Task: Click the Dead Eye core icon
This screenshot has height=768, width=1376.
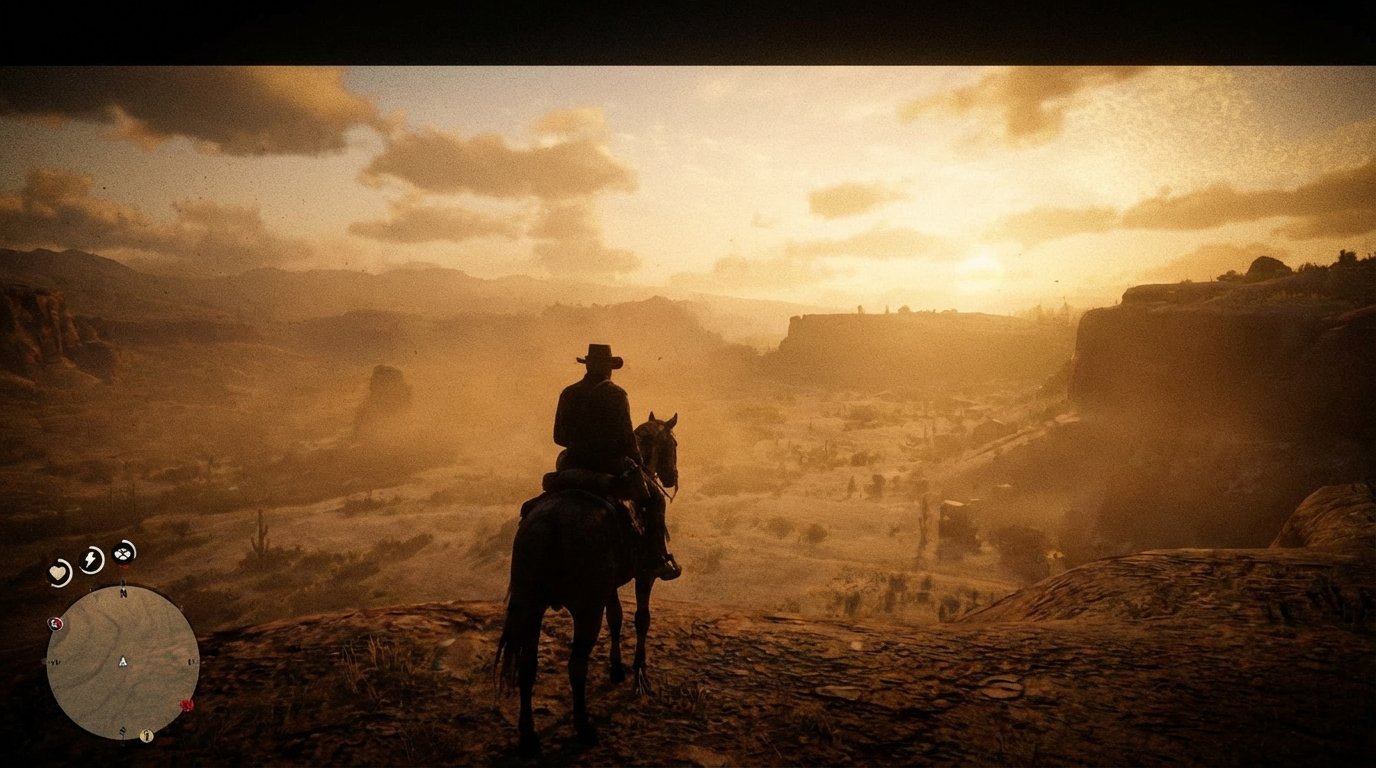Action: [x=122, y=555]
